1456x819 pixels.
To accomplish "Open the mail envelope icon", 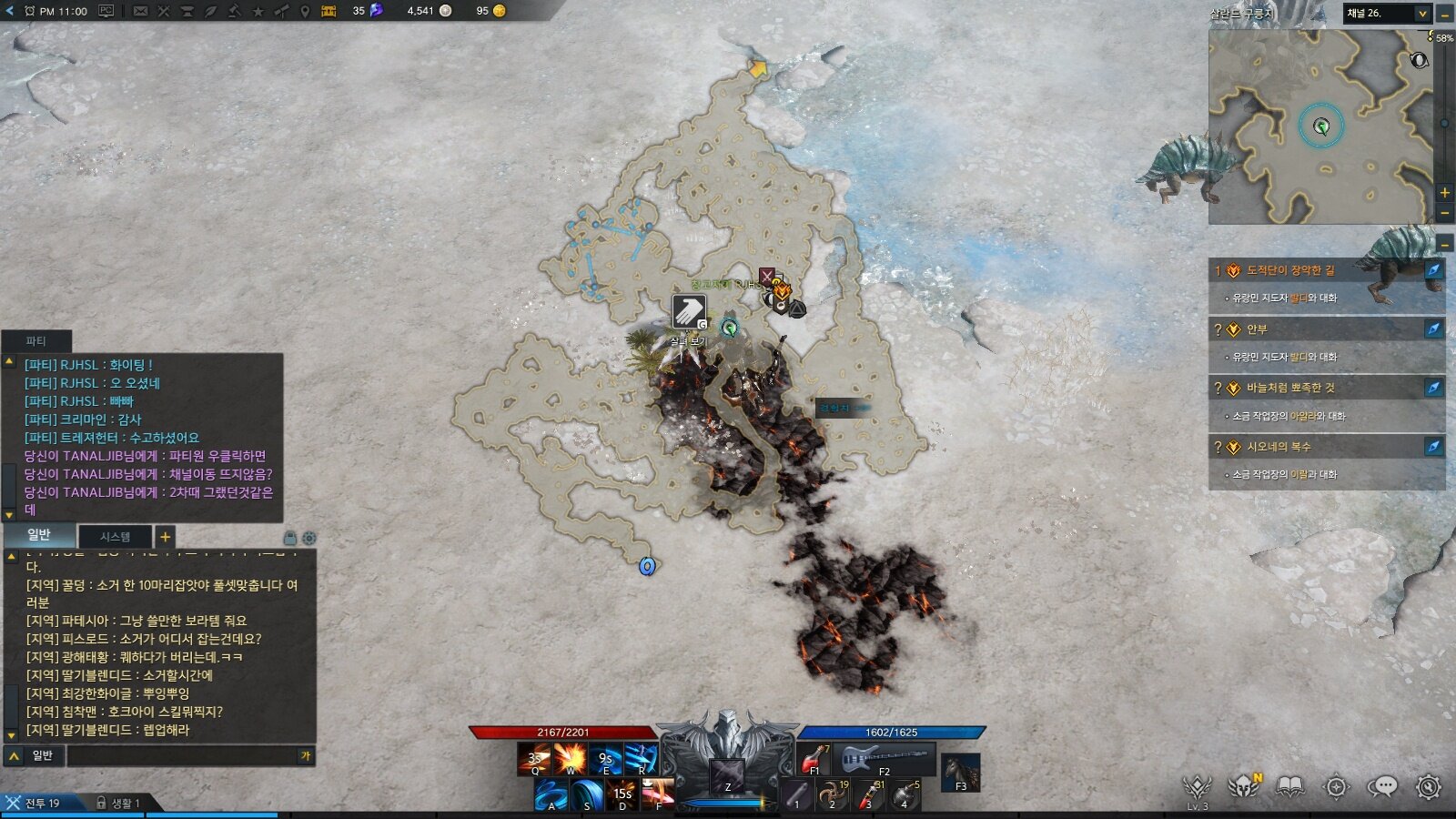I will click(x=140, y=11).
